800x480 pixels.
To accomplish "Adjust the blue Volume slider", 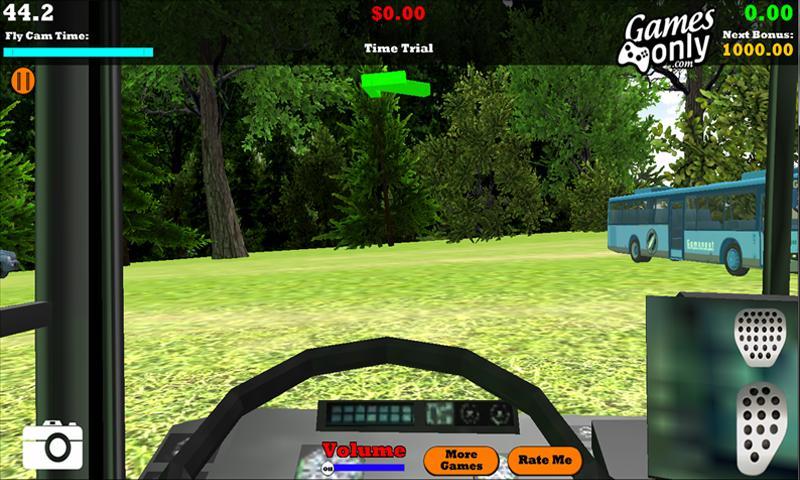I will click(368, 467).
